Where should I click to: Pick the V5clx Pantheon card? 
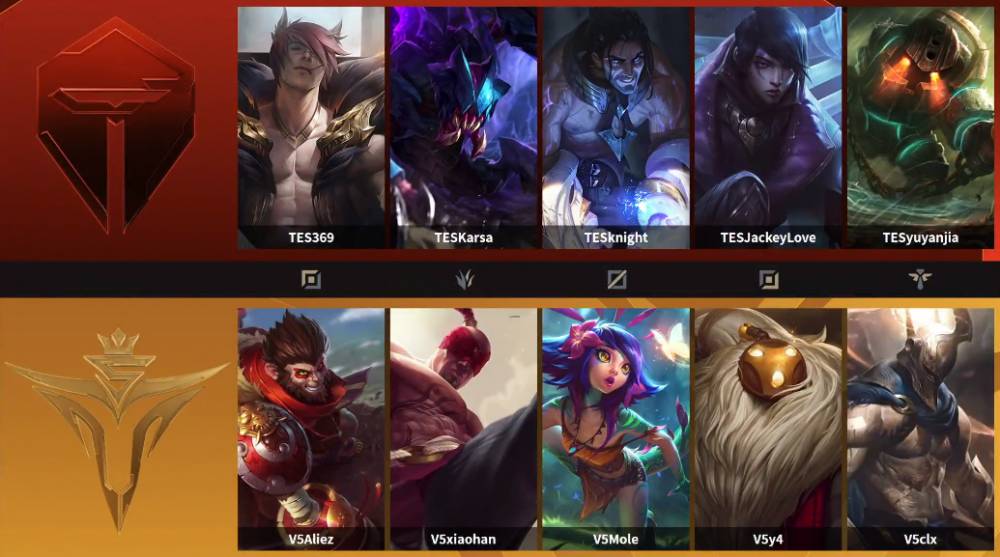click(920, 427)
